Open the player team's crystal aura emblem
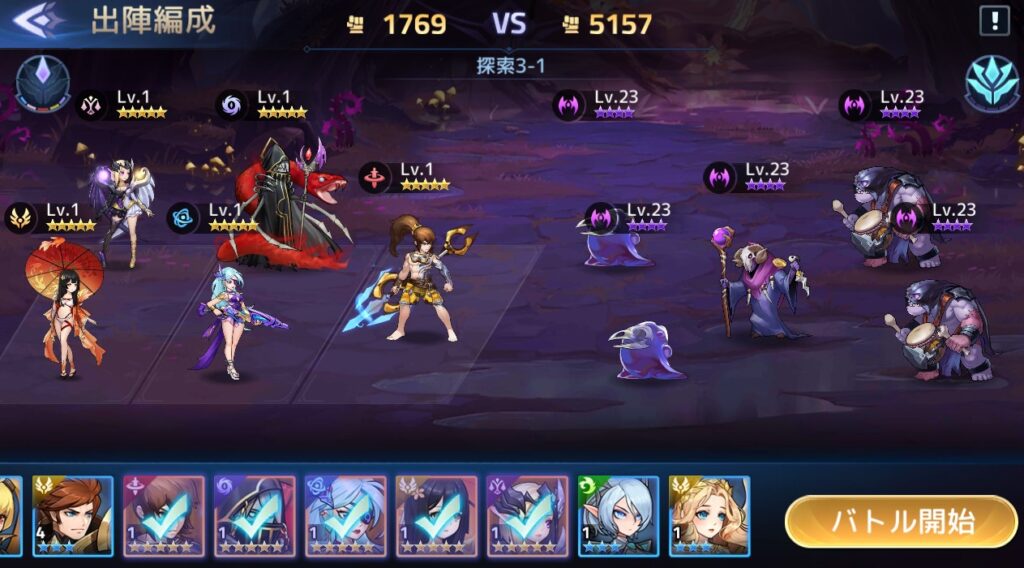Viewport: 1024px width, 568px height. pyautogui.click(x=42, y=83)
